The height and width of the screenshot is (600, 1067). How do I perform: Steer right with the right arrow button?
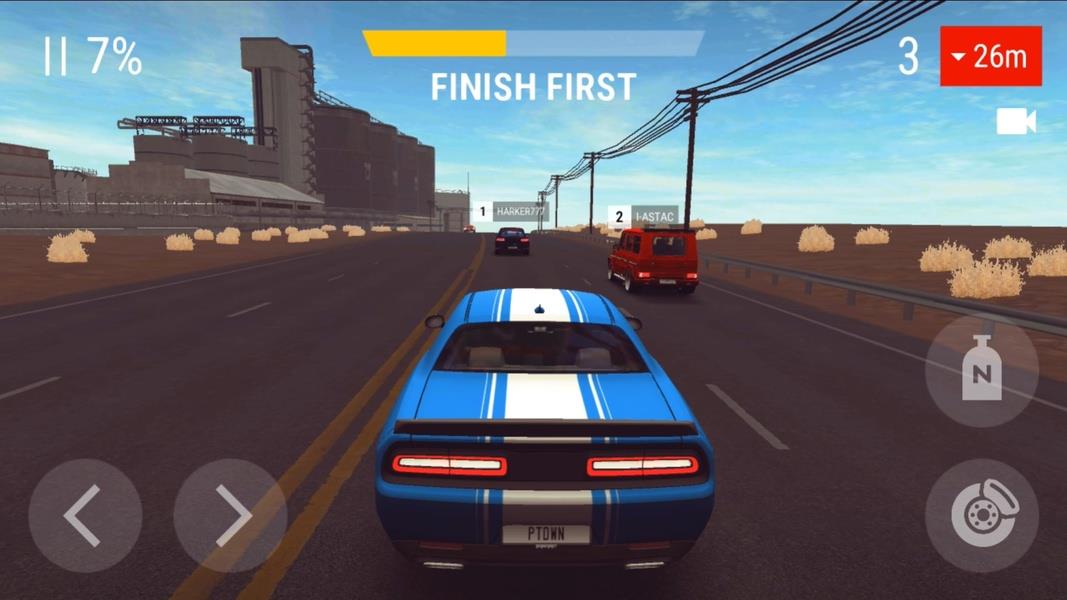point(230,516)
